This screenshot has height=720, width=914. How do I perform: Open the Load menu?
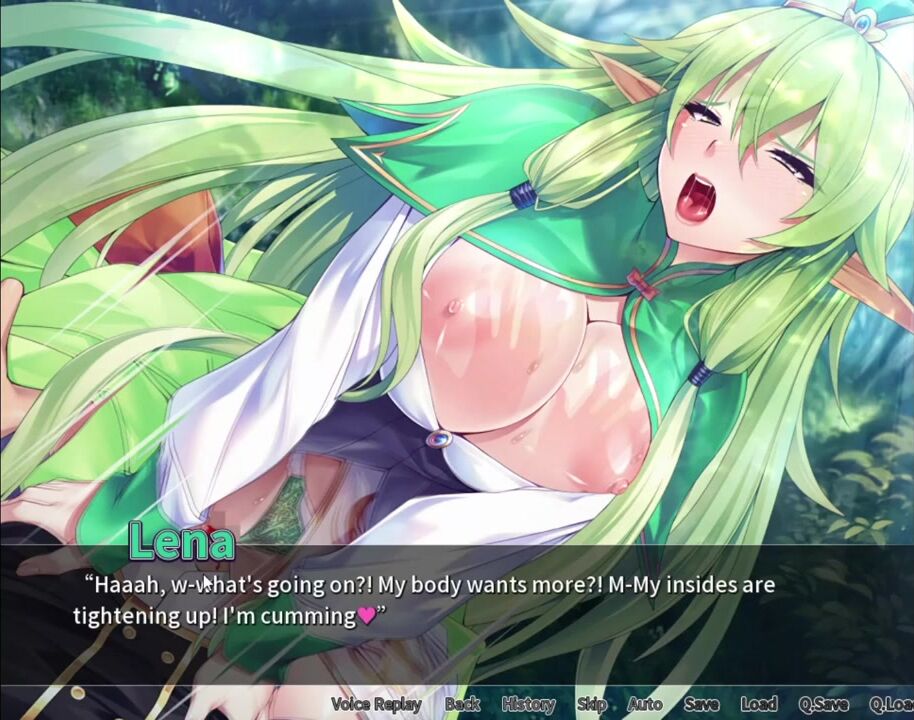pos(759,704)
